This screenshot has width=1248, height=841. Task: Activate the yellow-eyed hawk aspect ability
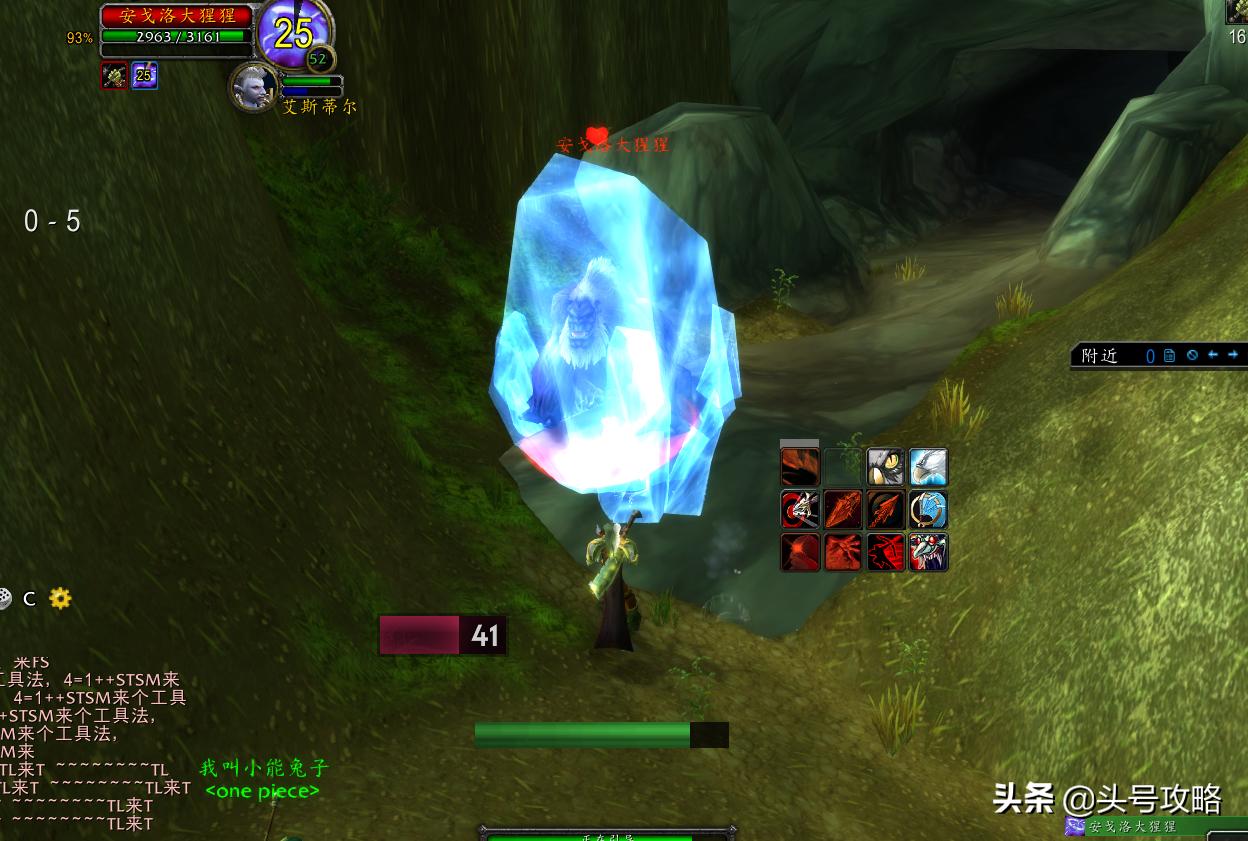(885, 467)
